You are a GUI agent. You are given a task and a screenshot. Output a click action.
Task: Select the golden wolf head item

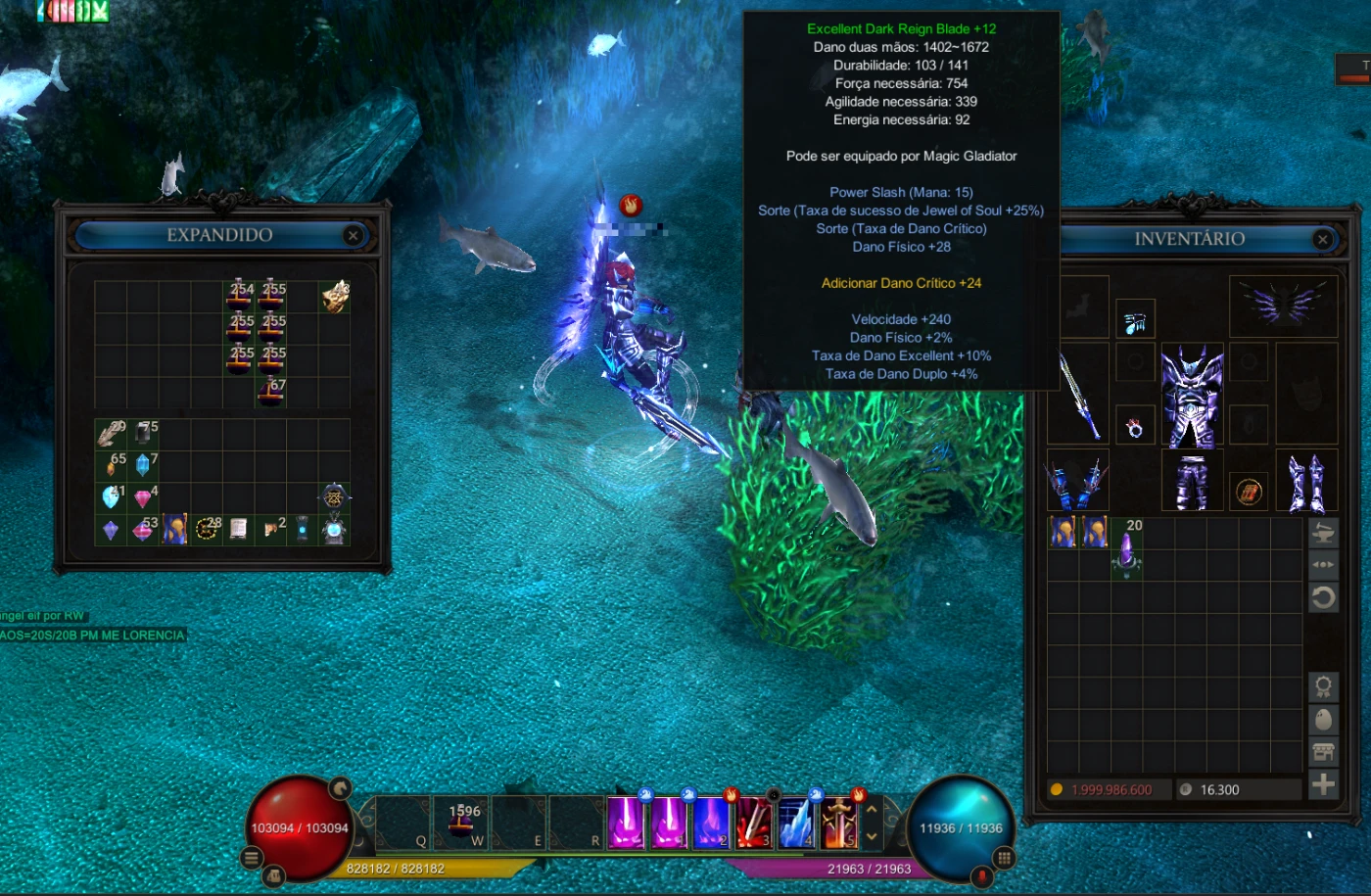[x=335, y=295]
